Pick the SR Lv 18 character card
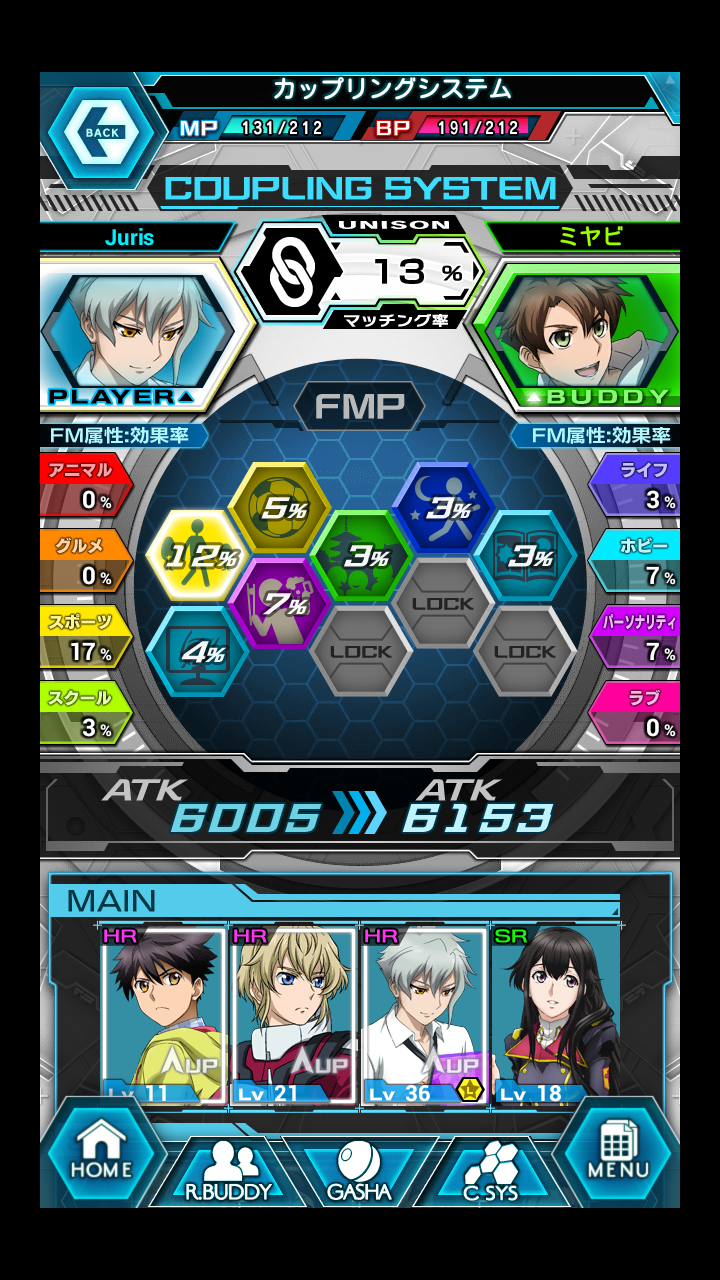Image resolution: width=720 pixels, height=1280 pixels. click(x=555, y=1016)
